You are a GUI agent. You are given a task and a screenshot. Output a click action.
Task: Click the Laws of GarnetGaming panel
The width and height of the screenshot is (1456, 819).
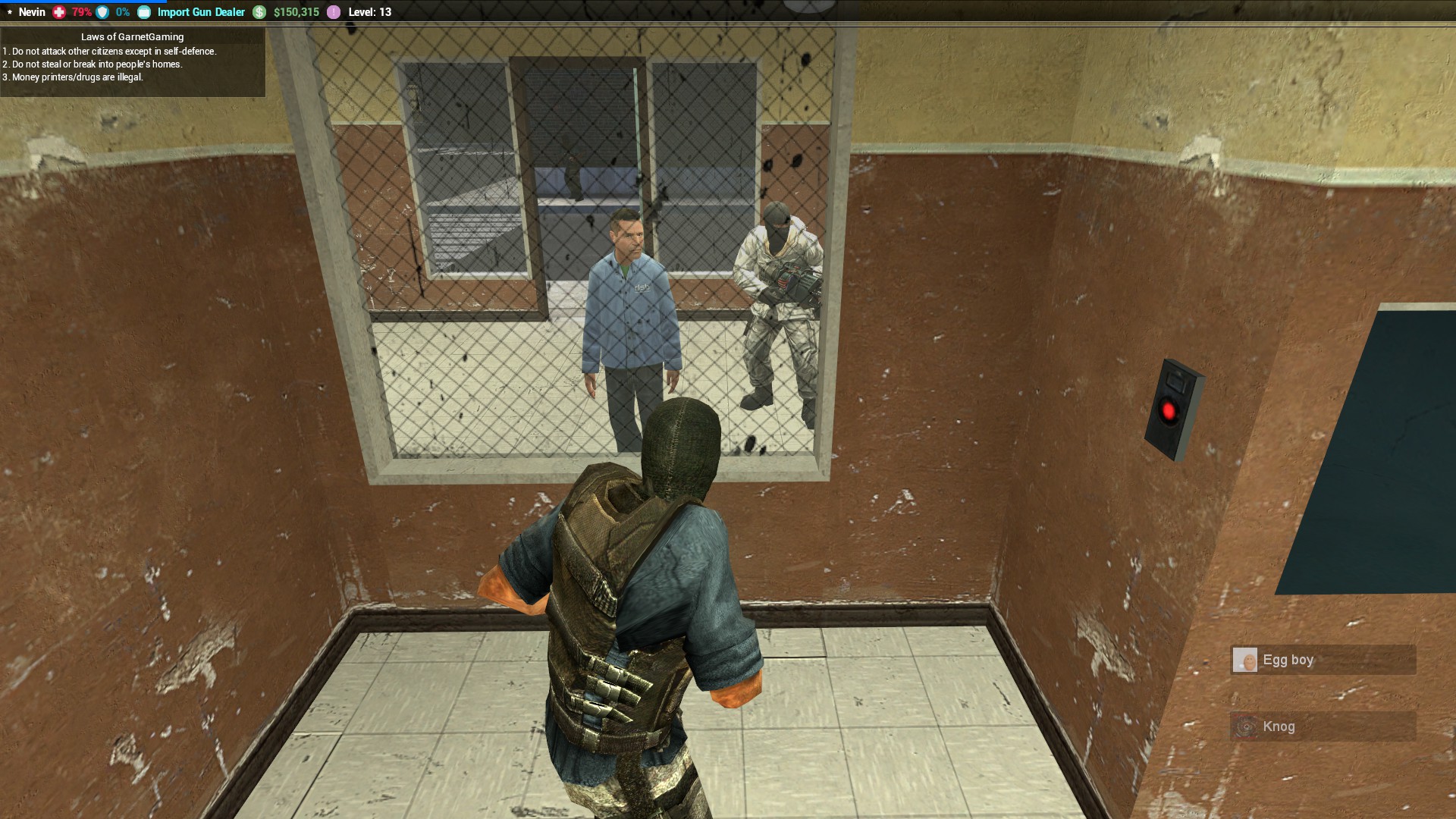(133, 62)
